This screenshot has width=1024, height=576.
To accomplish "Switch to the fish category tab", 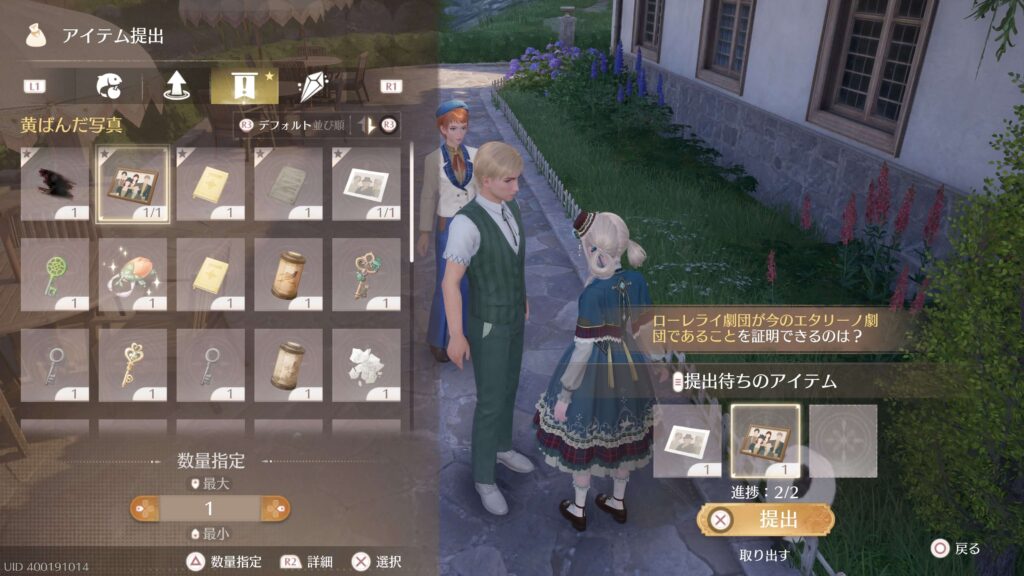I will (109, 86).
